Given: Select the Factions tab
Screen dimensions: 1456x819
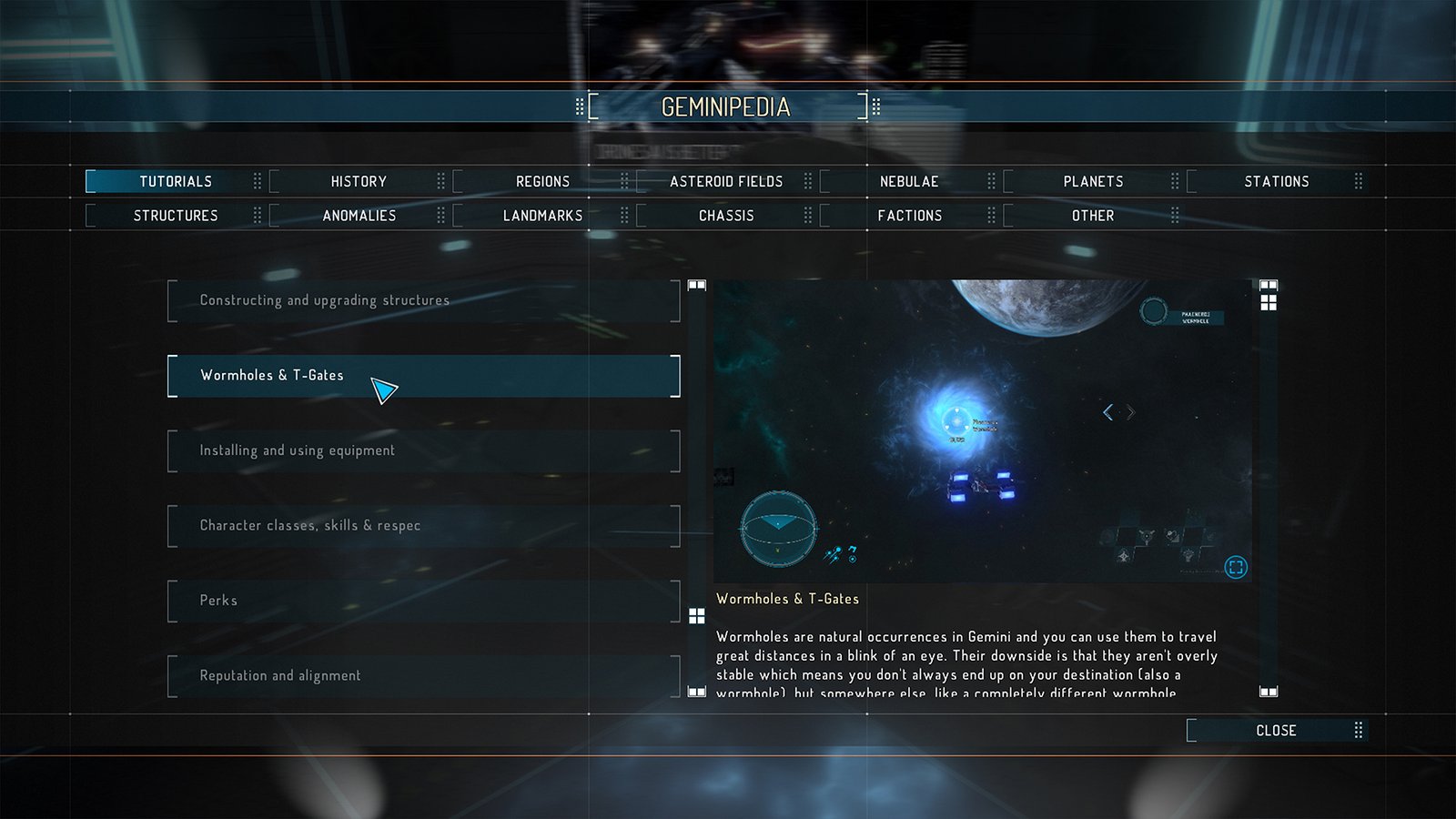Looking at the screenshot, I should [x=909, y=216].
